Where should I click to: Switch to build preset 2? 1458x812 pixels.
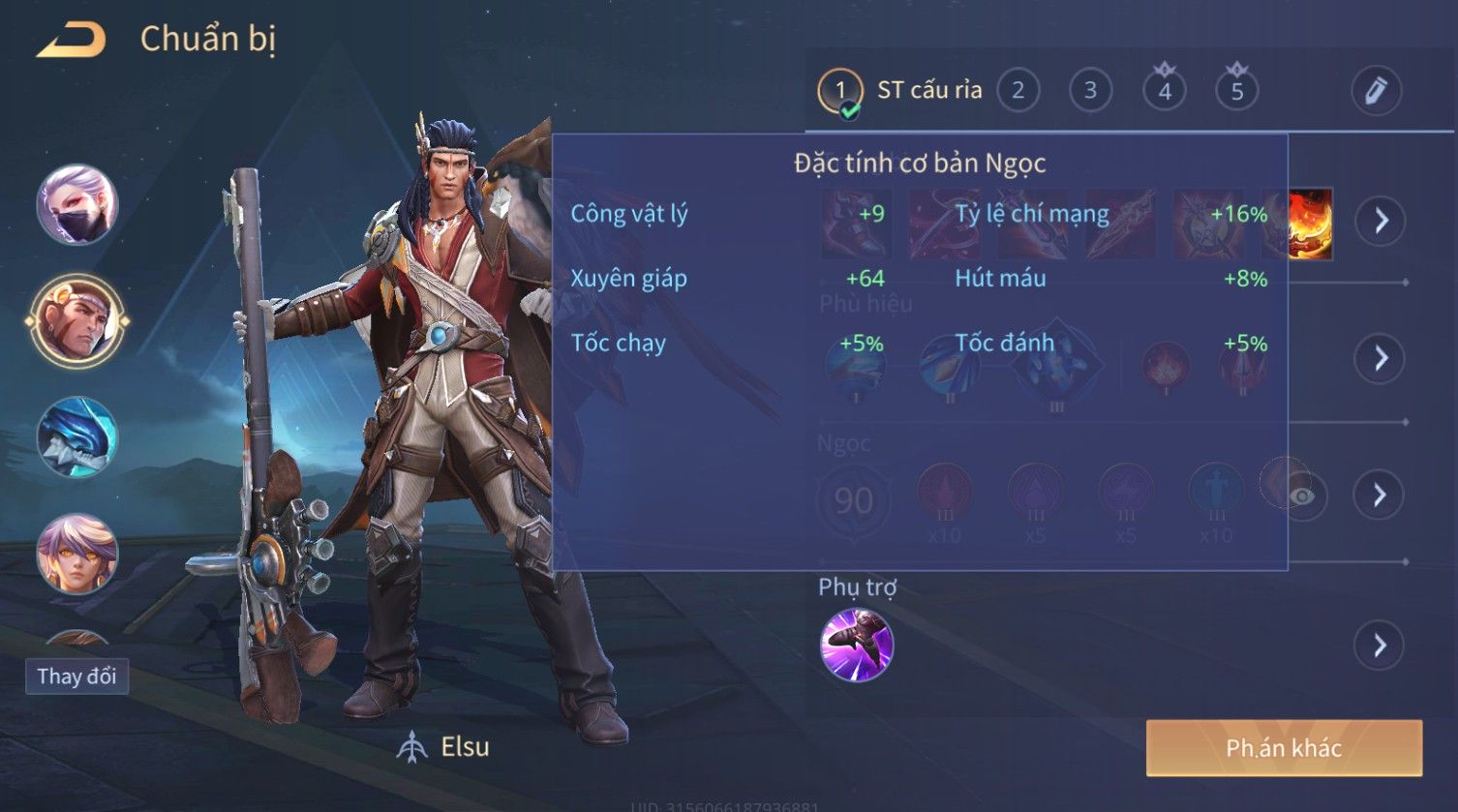1018,91
